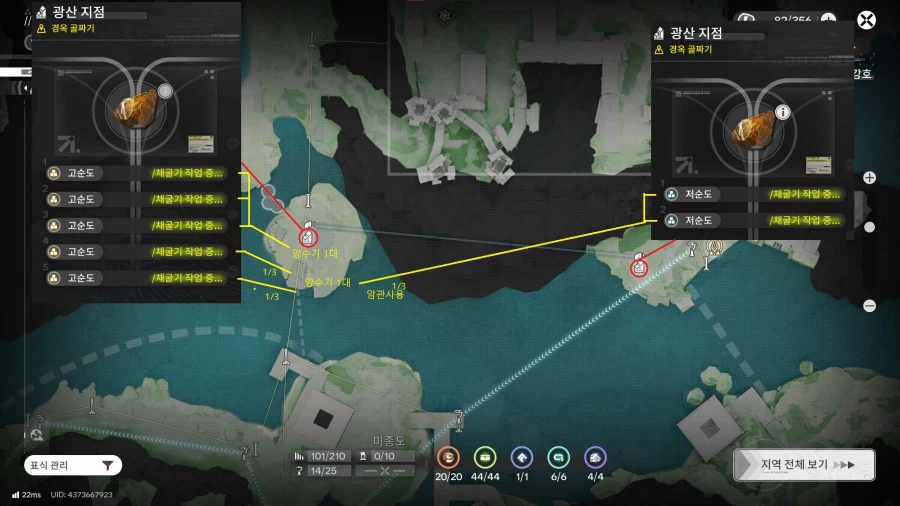Select the teal icon showing 6/6
The width and height of the screenshot is (900, 506).
coord(558,457)
